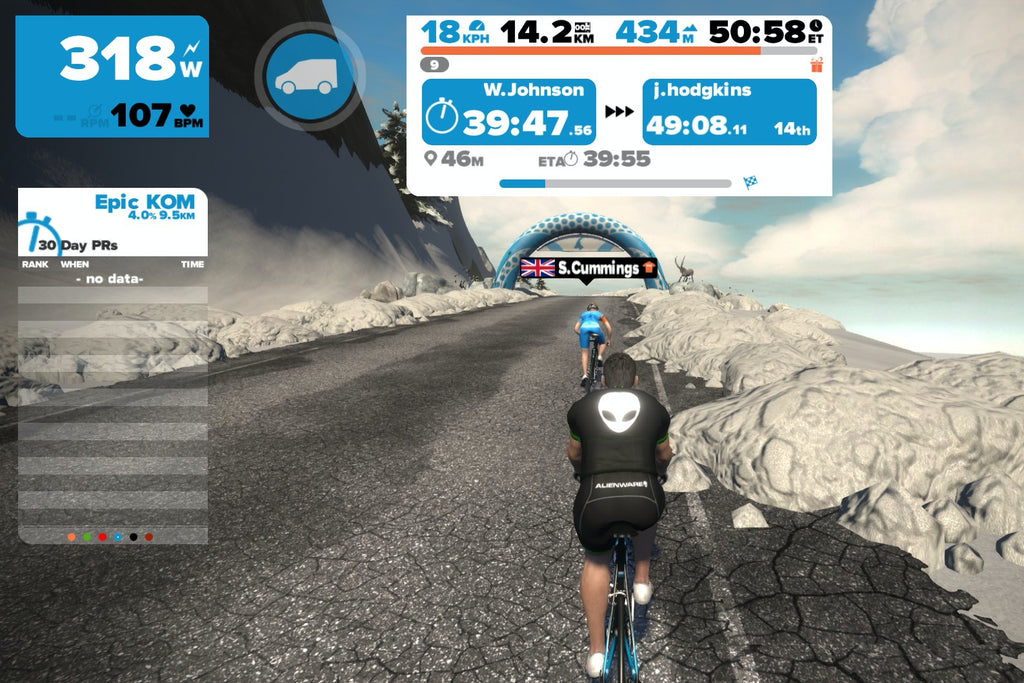Click the W.Johnson segment timer card

508,112
